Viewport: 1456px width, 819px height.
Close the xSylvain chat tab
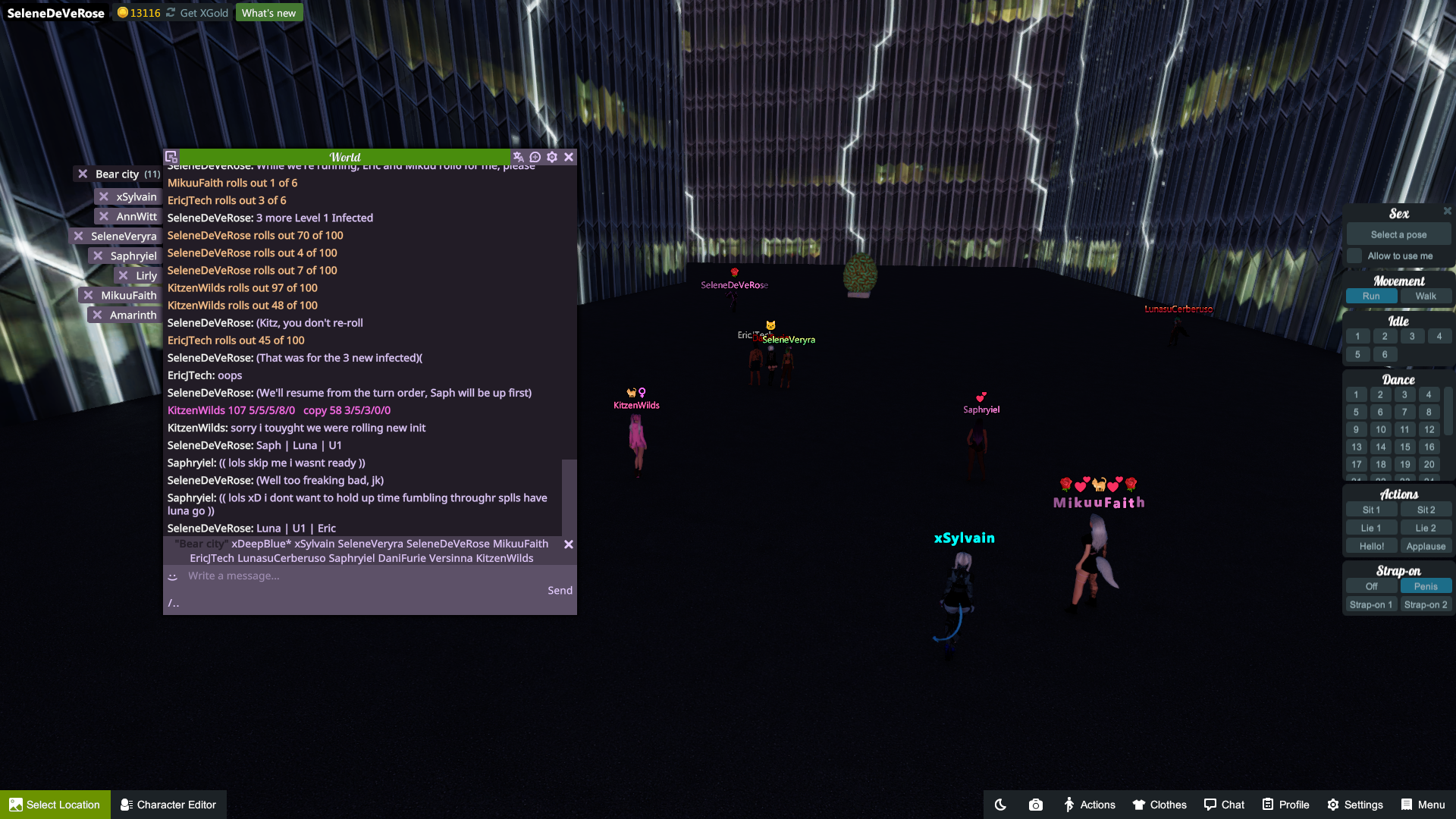(104, 197)
